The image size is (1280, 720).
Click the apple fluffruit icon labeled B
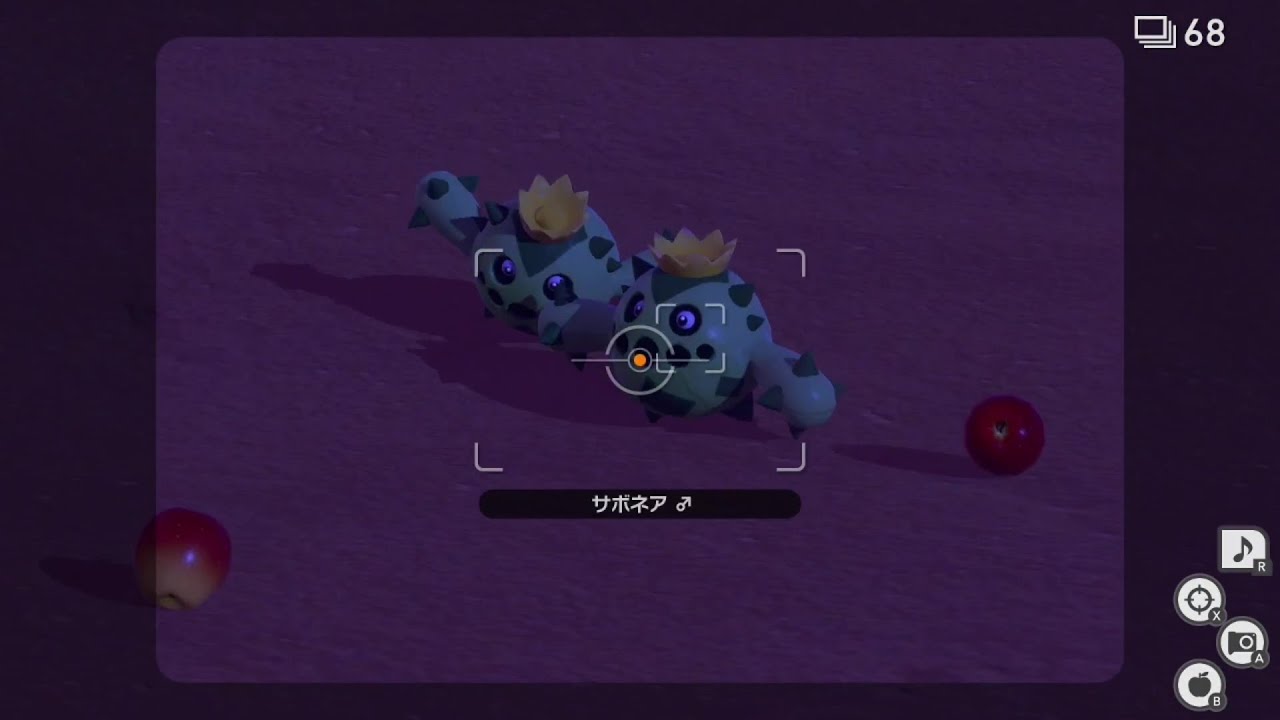1199,686
